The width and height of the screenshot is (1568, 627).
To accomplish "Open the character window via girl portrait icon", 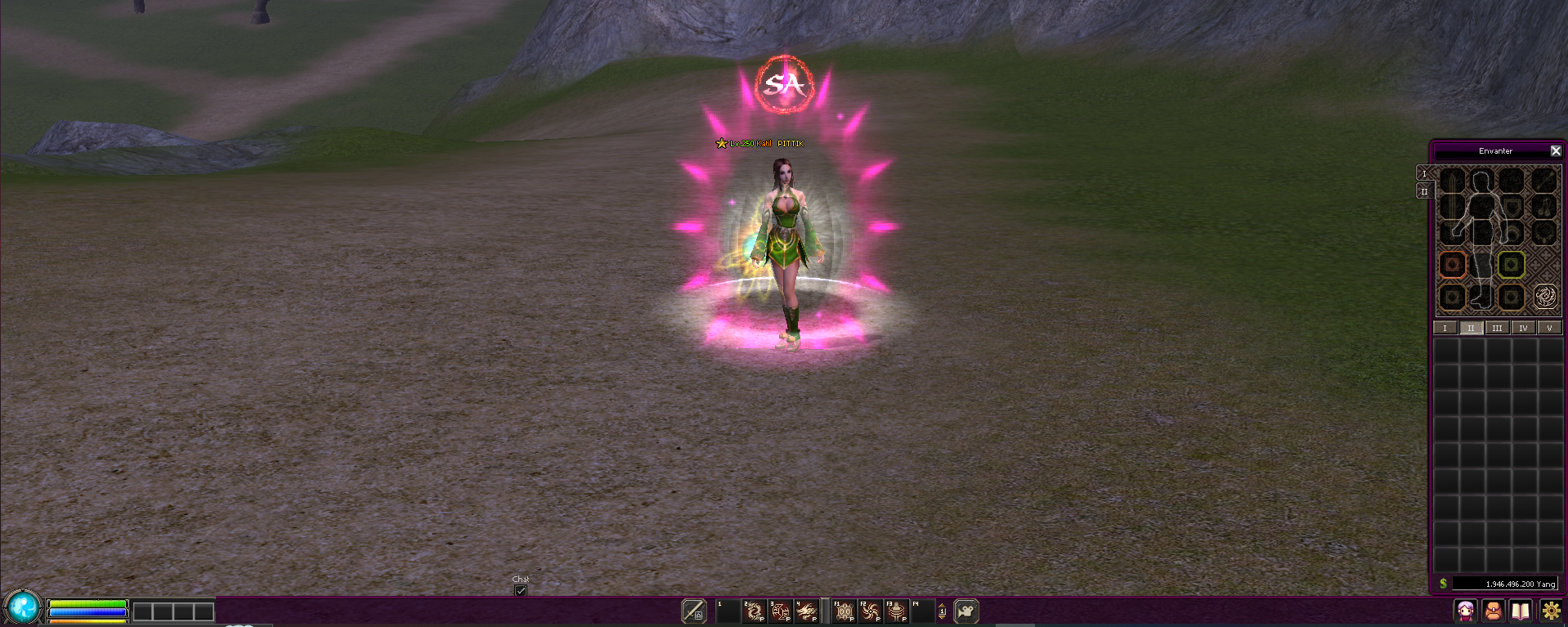I will point(1465,611).
